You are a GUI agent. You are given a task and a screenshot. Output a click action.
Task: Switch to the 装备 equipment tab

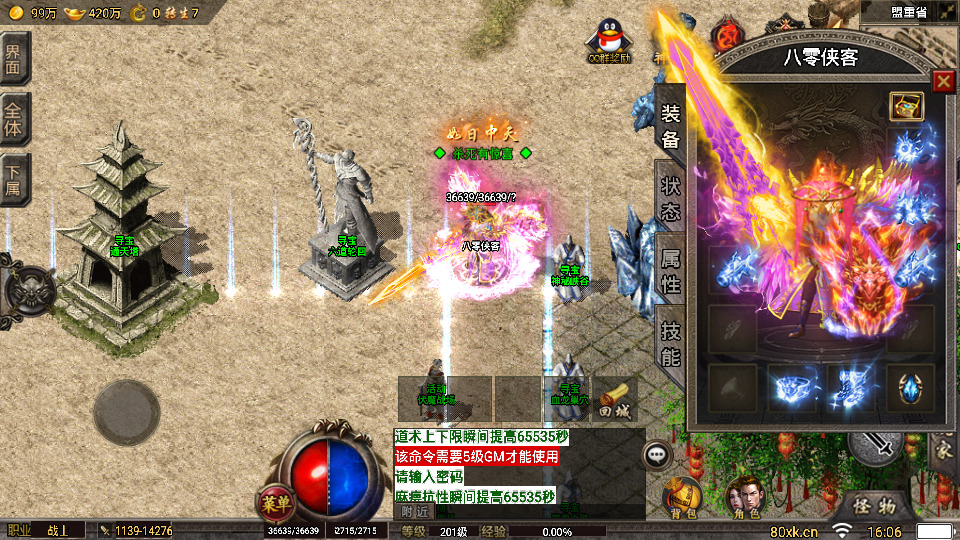(670, 126)
